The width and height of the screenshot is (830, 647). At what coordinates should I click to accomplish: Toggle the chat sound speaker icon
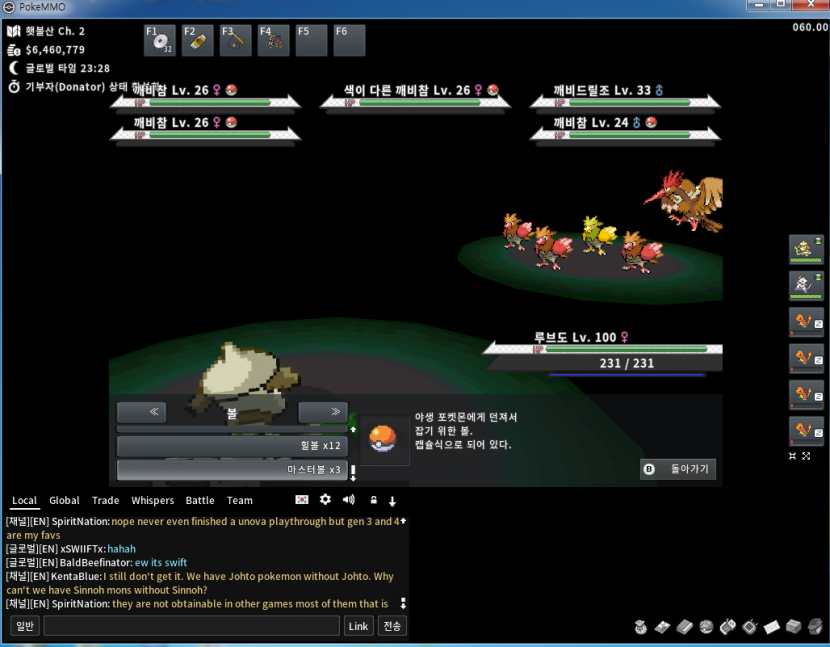[x=348, y=500]
